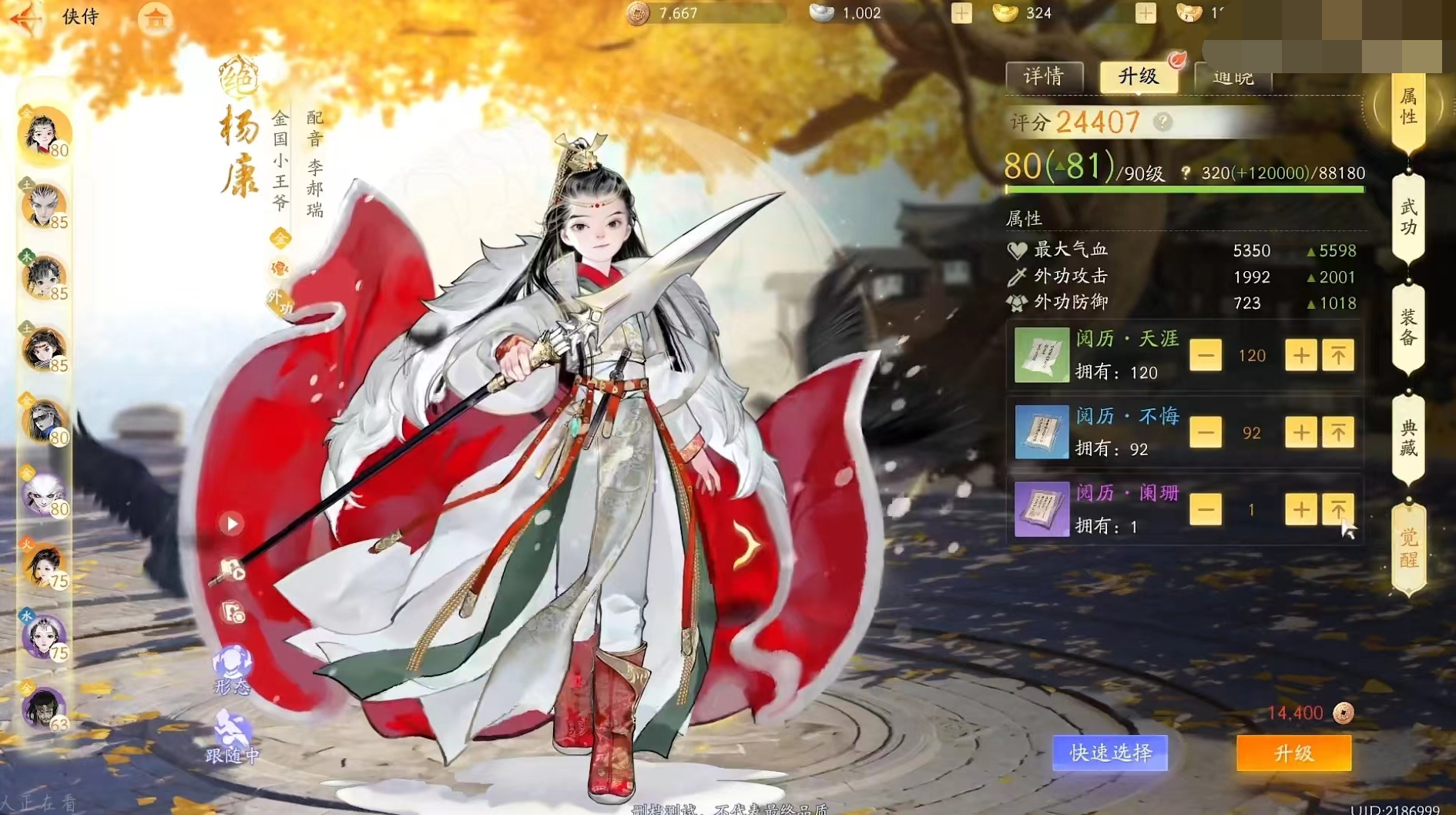Show the score help question mark
The image size is (1456, 815).
[x=1163, y=122]
